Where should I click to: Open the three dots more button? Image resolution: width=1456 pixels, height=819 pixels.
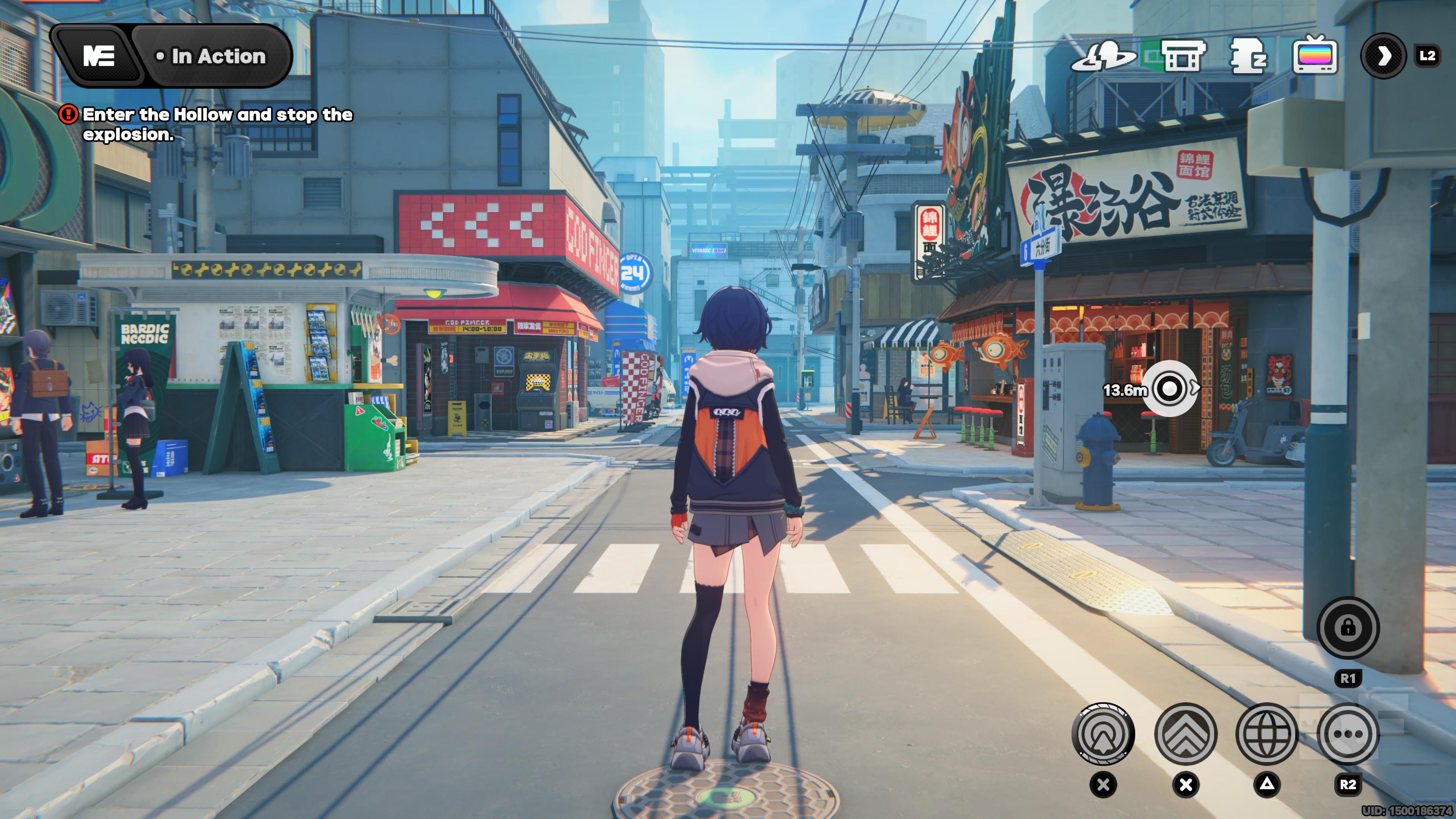pyautogui.click(x=1348, y=734)
